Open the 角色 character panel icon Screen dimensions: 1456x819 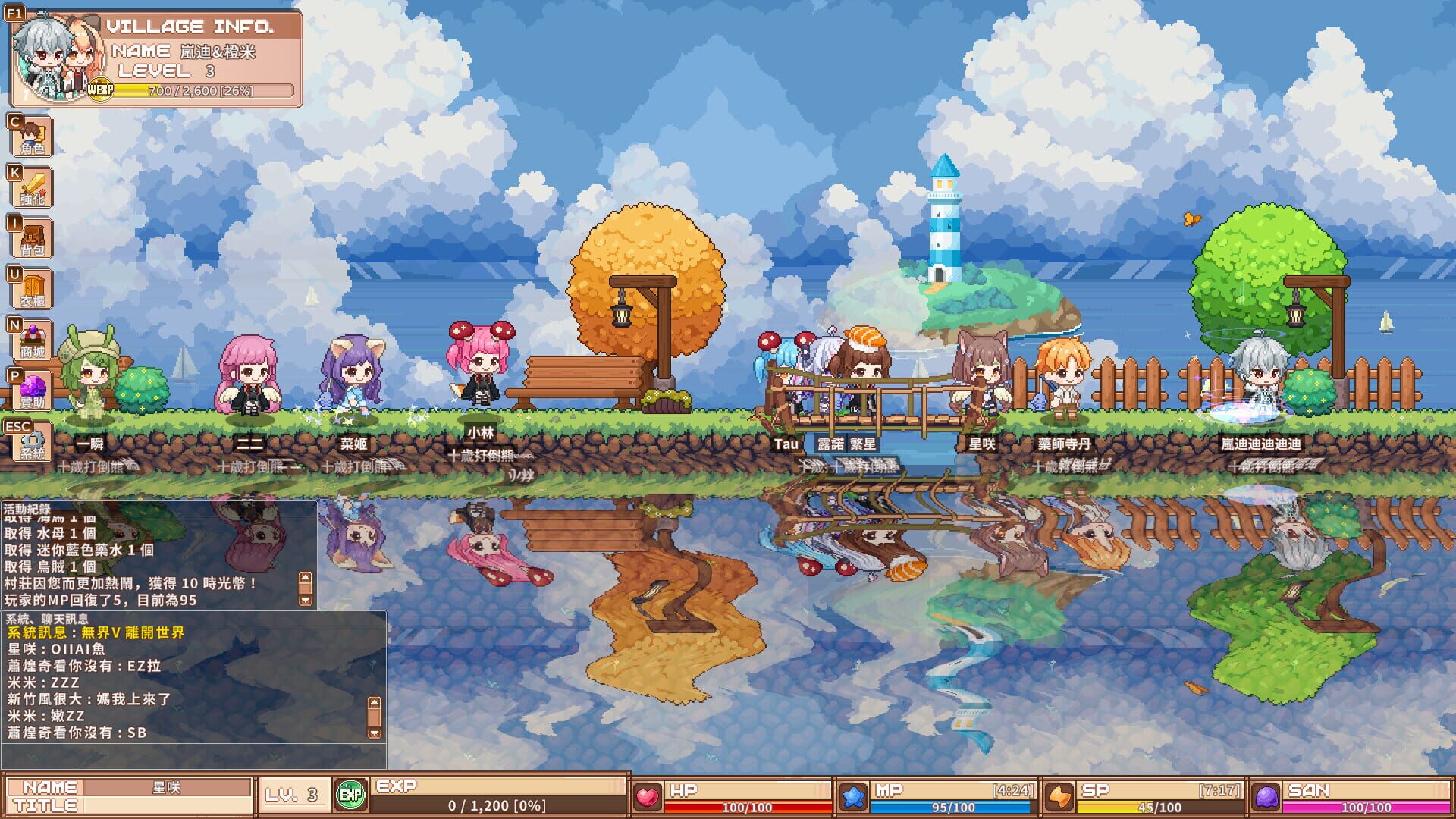30,135
